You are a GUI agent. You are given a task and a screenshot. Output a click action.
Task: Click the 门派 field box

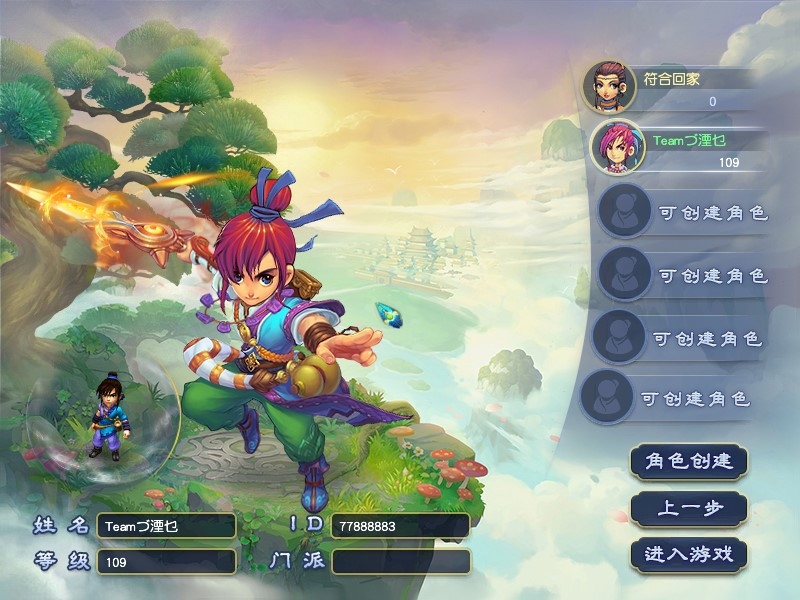[x=400, y=562]
